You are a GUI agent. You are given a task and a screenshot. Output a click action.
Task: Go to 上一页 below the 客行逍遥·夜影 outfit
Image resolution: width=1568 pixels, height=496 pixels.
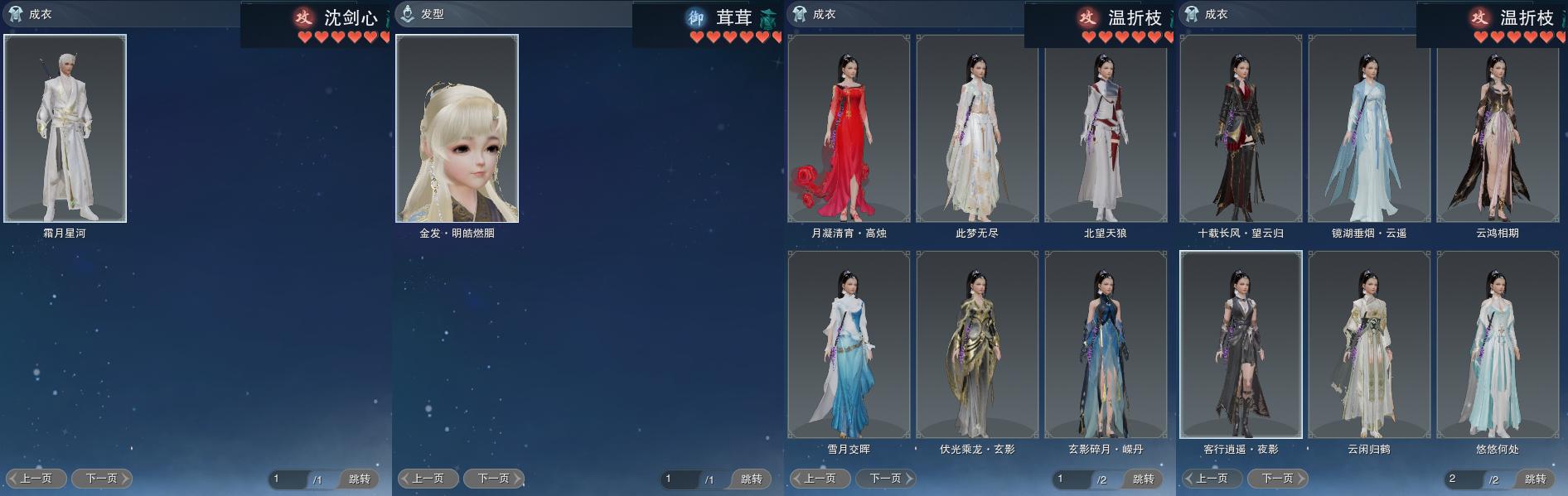click(x=1212, y=479)
